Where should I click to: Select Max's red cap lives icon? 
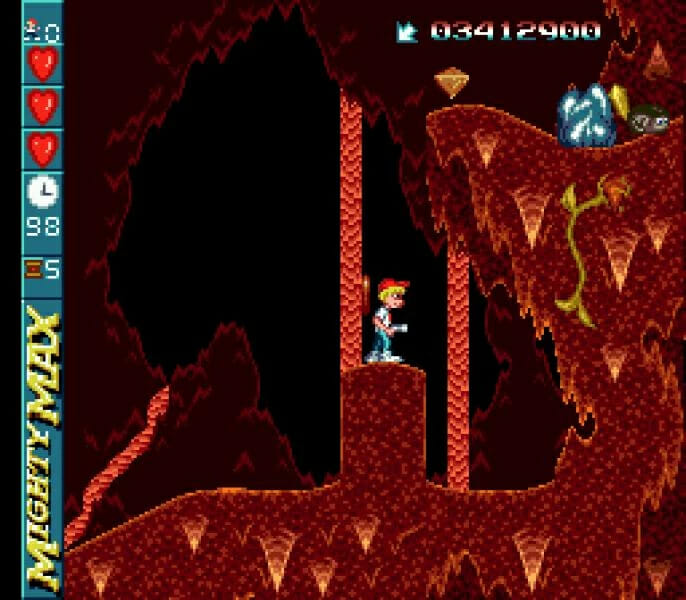coord(35,23)
